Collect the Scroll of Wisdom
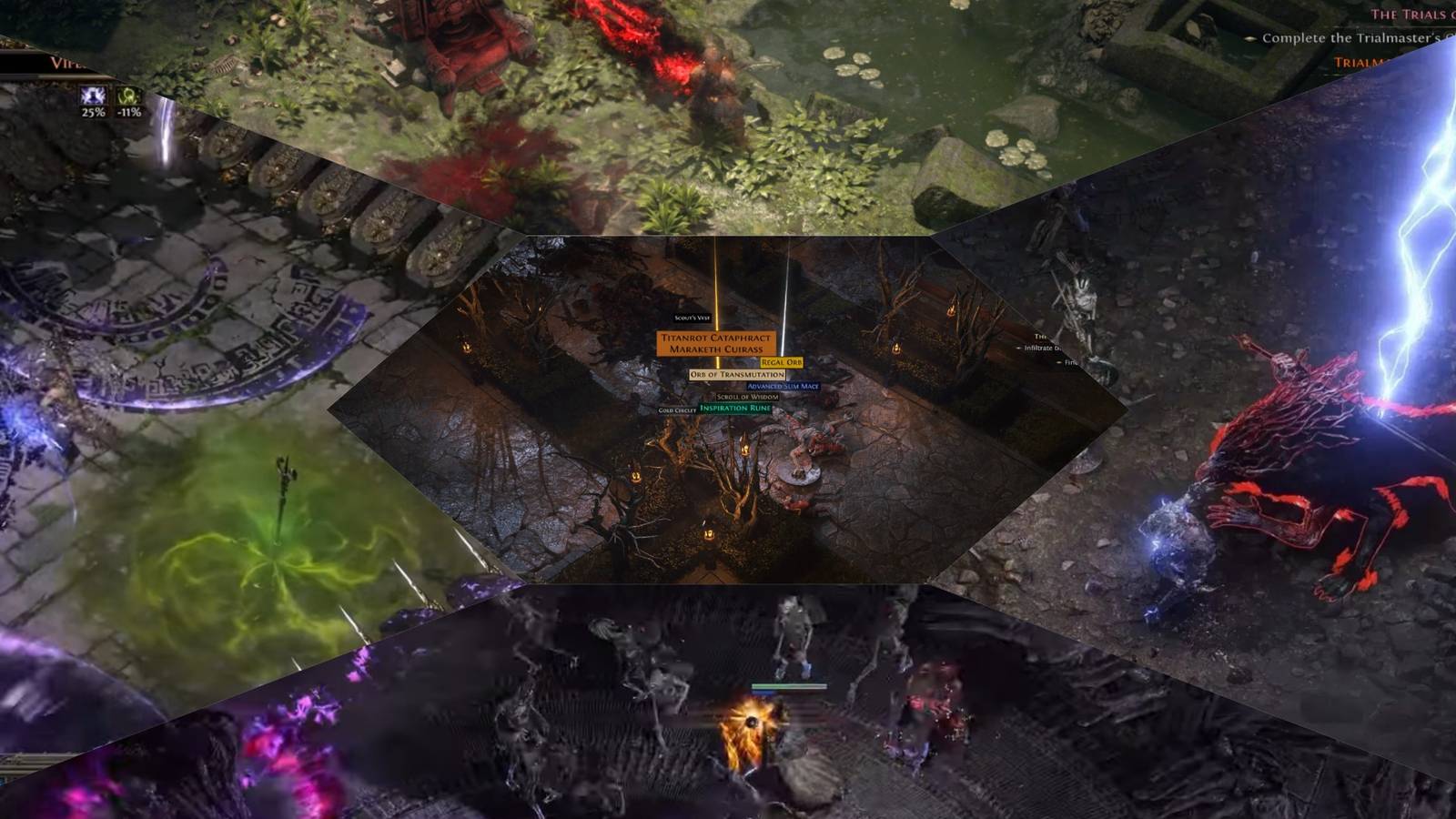This screenshot has width=1456, height=819. point(747,397)
